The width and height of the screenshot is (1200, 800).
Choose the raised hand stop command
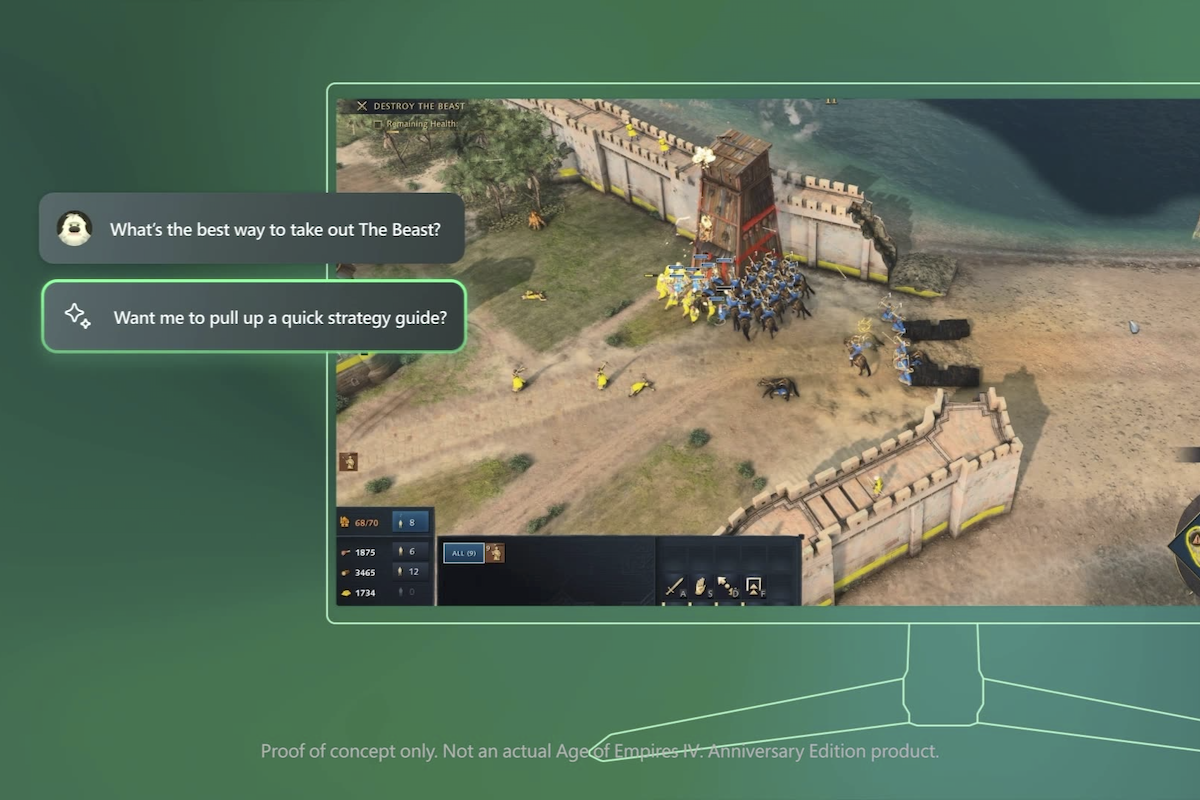pyautogui.click(x=701, y=586)
